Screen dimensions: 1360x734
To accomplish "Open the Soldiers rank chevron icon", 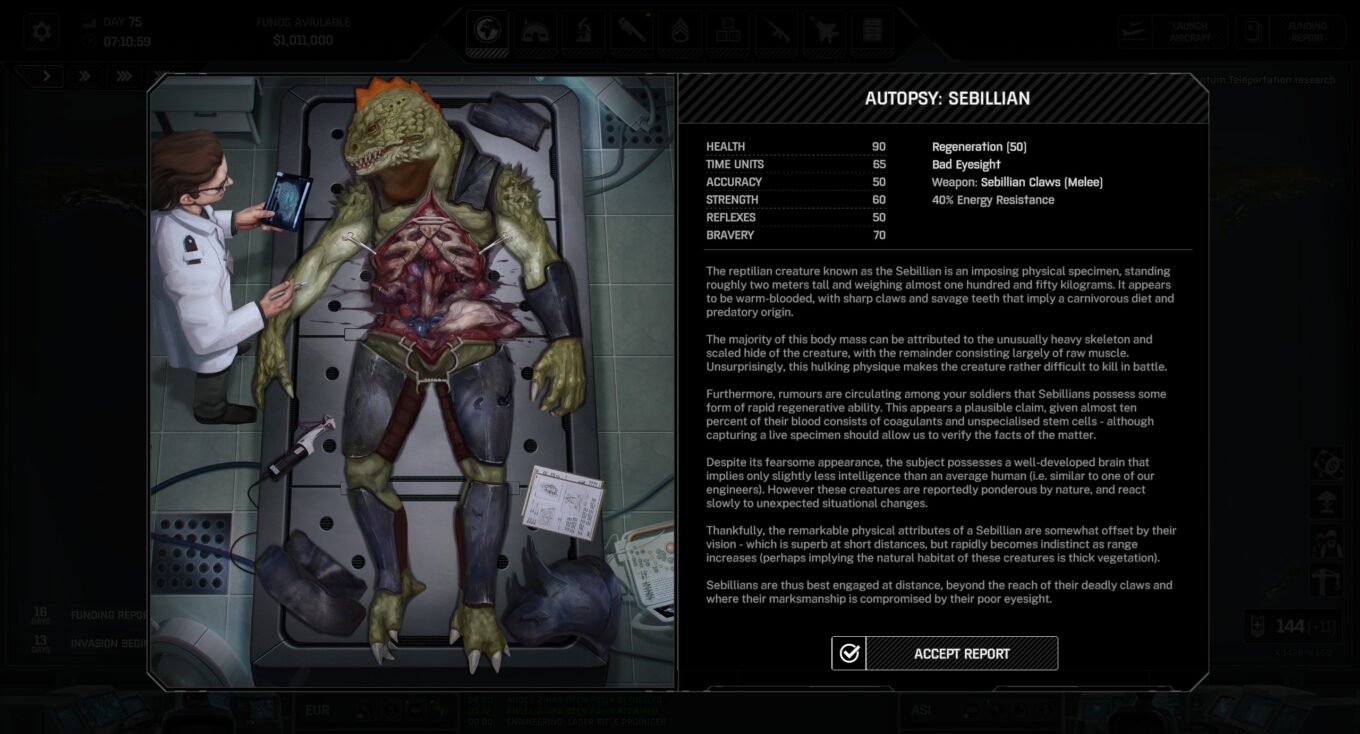I will point(679,30).
